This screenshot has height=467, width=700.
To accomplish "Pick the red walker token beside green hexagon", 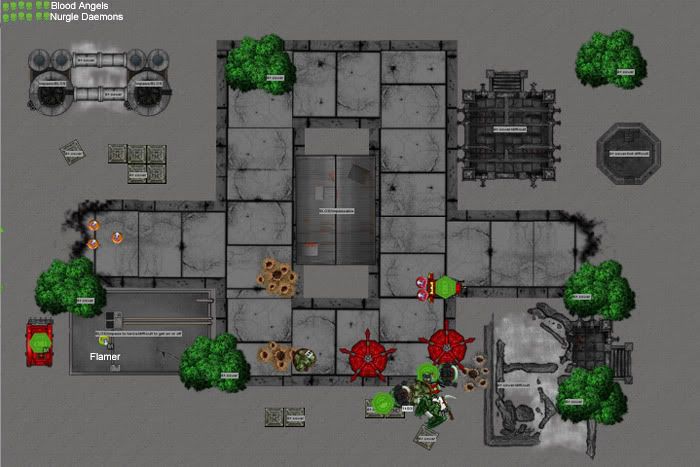I will (424, 288).
